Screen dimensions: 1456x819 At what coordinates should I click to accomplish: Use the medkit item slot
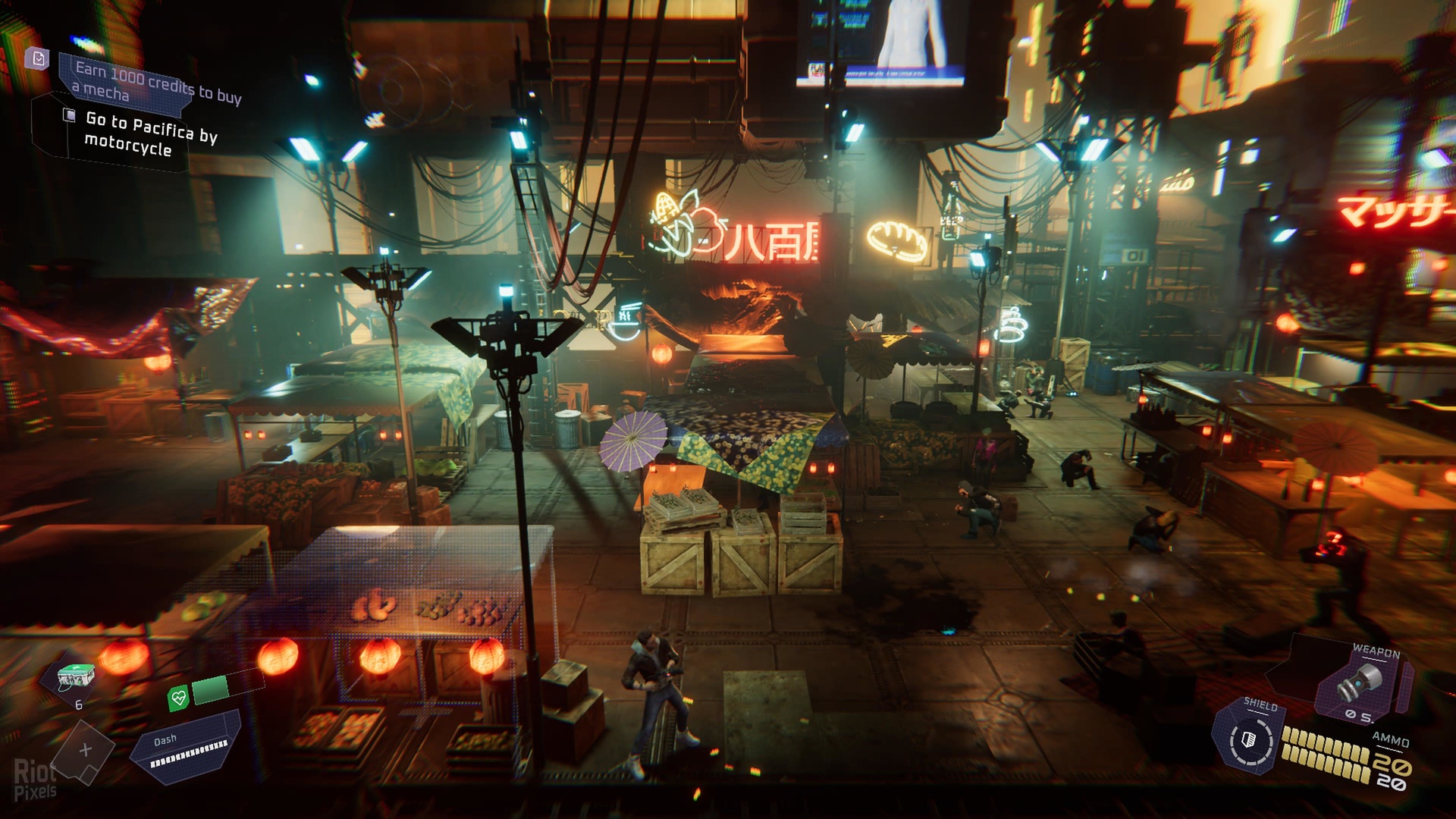click(x=77, y=676)
